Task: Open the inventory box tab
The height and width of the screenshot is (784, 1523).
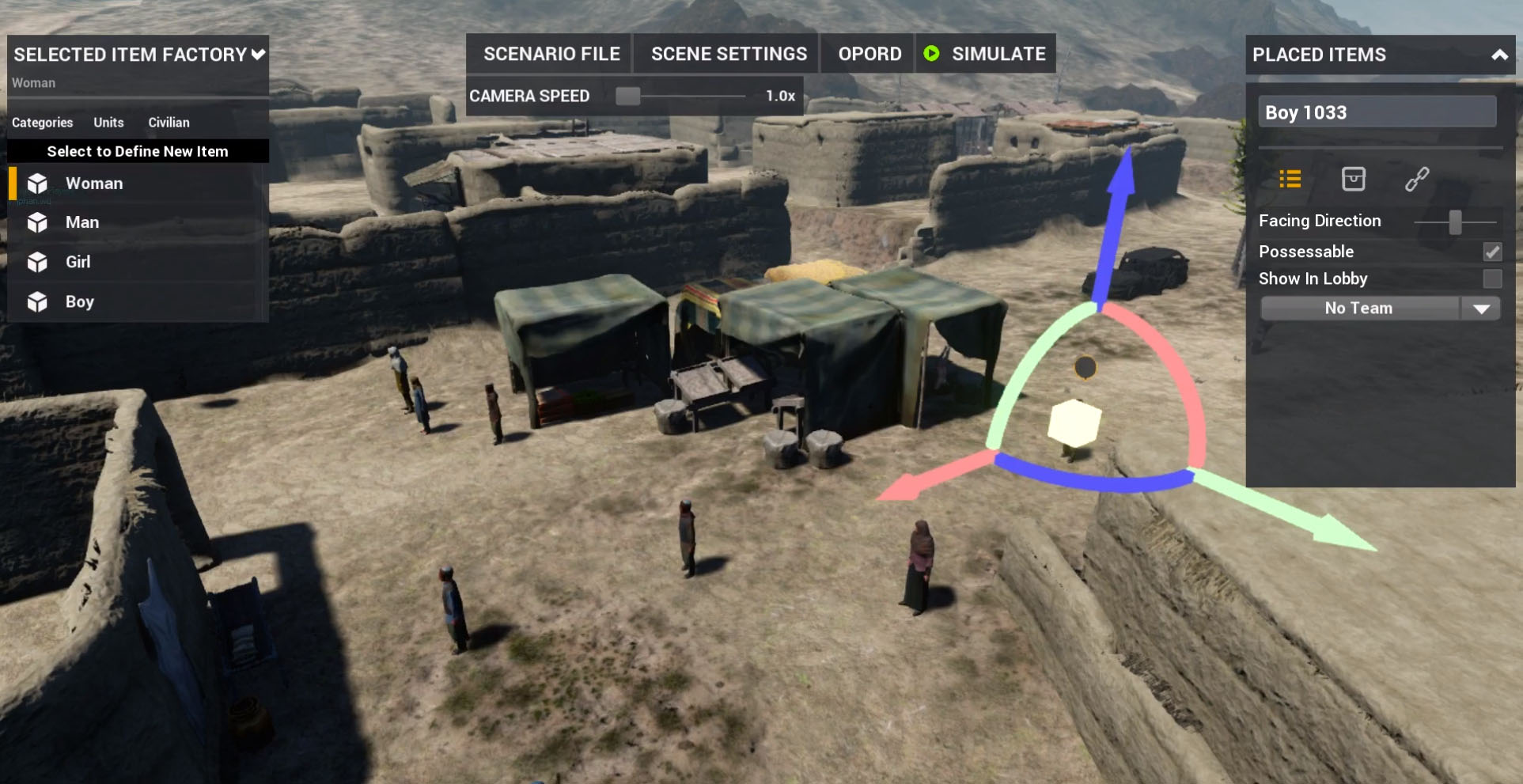Action: 1353,180
